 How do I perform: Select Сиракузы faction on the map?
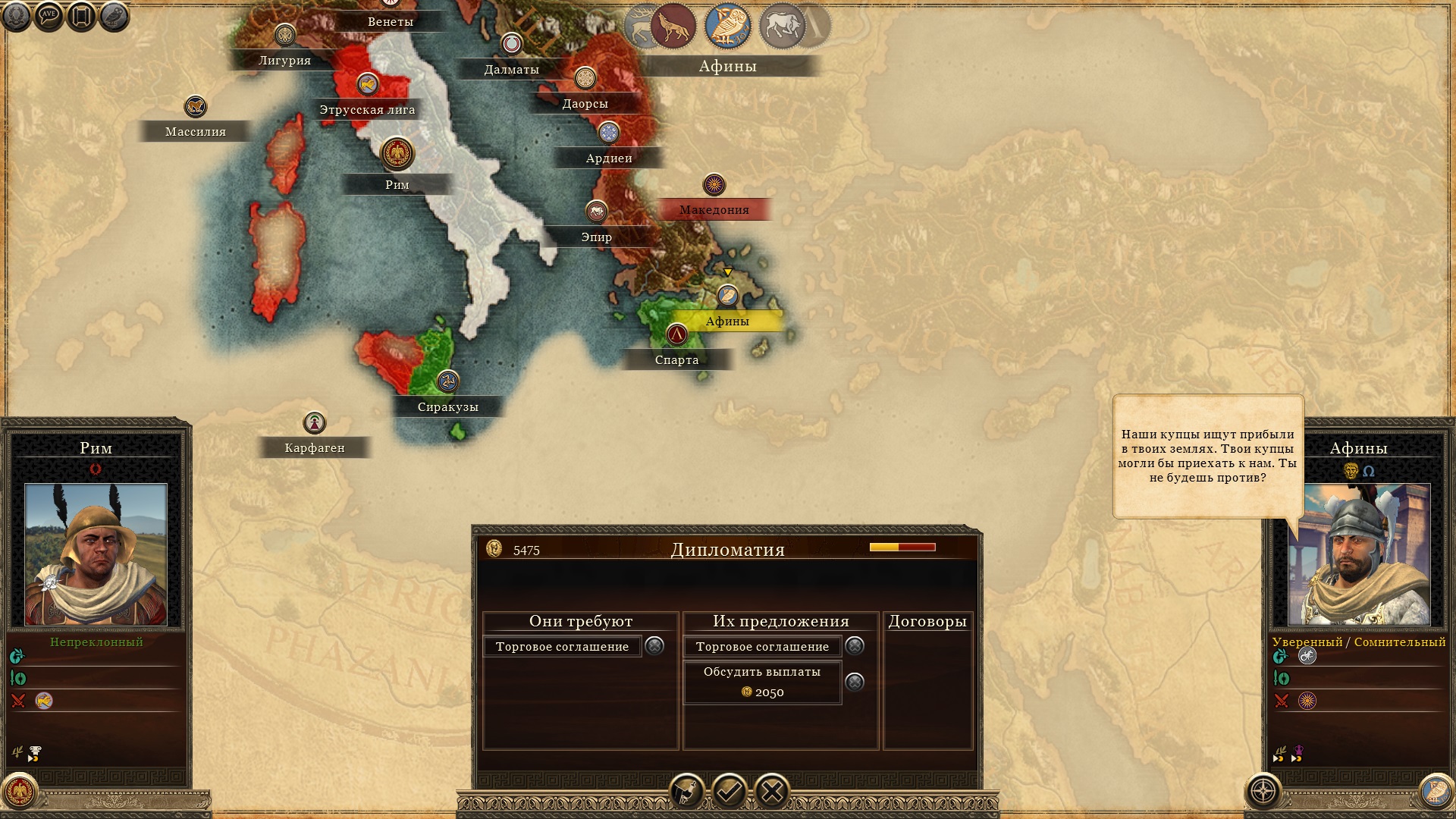(x=447, y=406)
